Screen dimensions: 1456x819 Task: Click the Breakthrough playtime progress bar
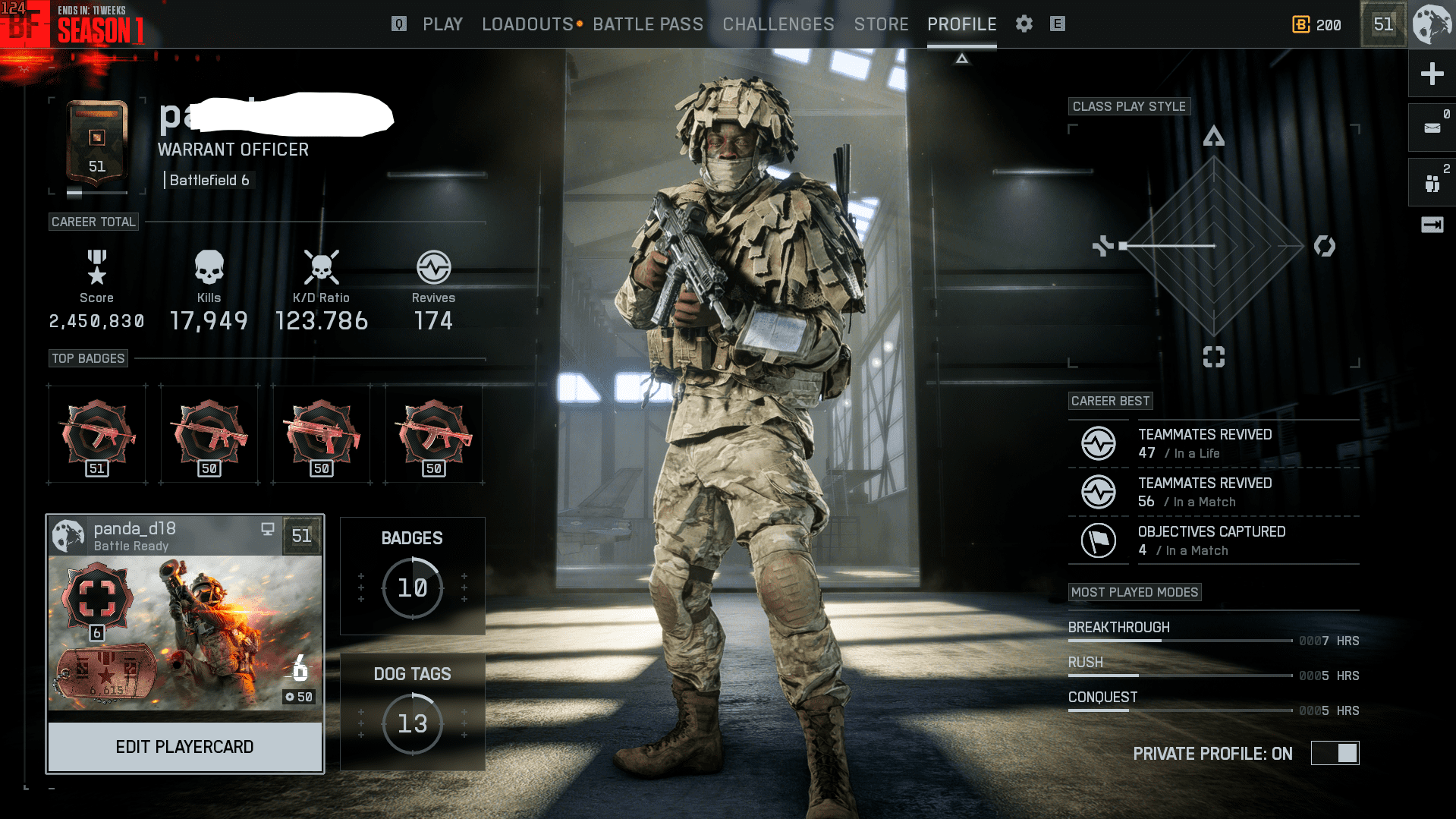click(x=1180, y=640)
